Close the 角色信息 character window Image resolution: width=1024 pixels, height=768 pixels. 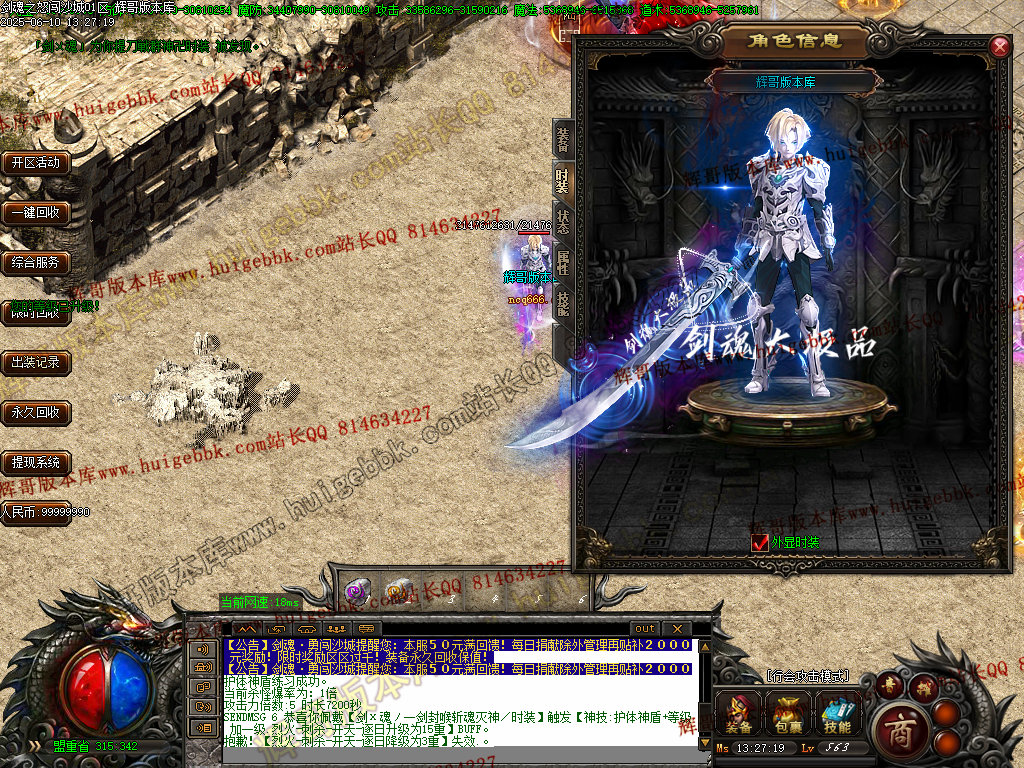999,47
